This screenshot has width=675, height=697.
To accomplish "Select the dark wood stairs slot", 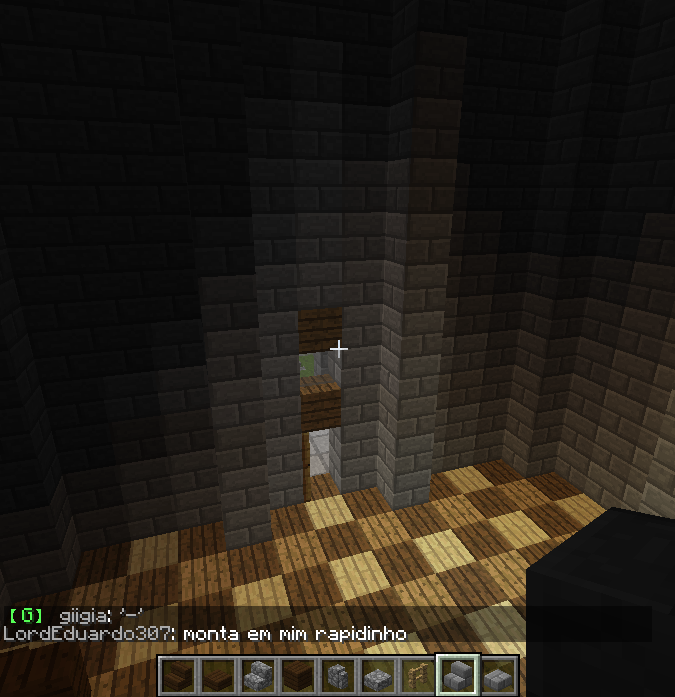I will pos(179,676).
